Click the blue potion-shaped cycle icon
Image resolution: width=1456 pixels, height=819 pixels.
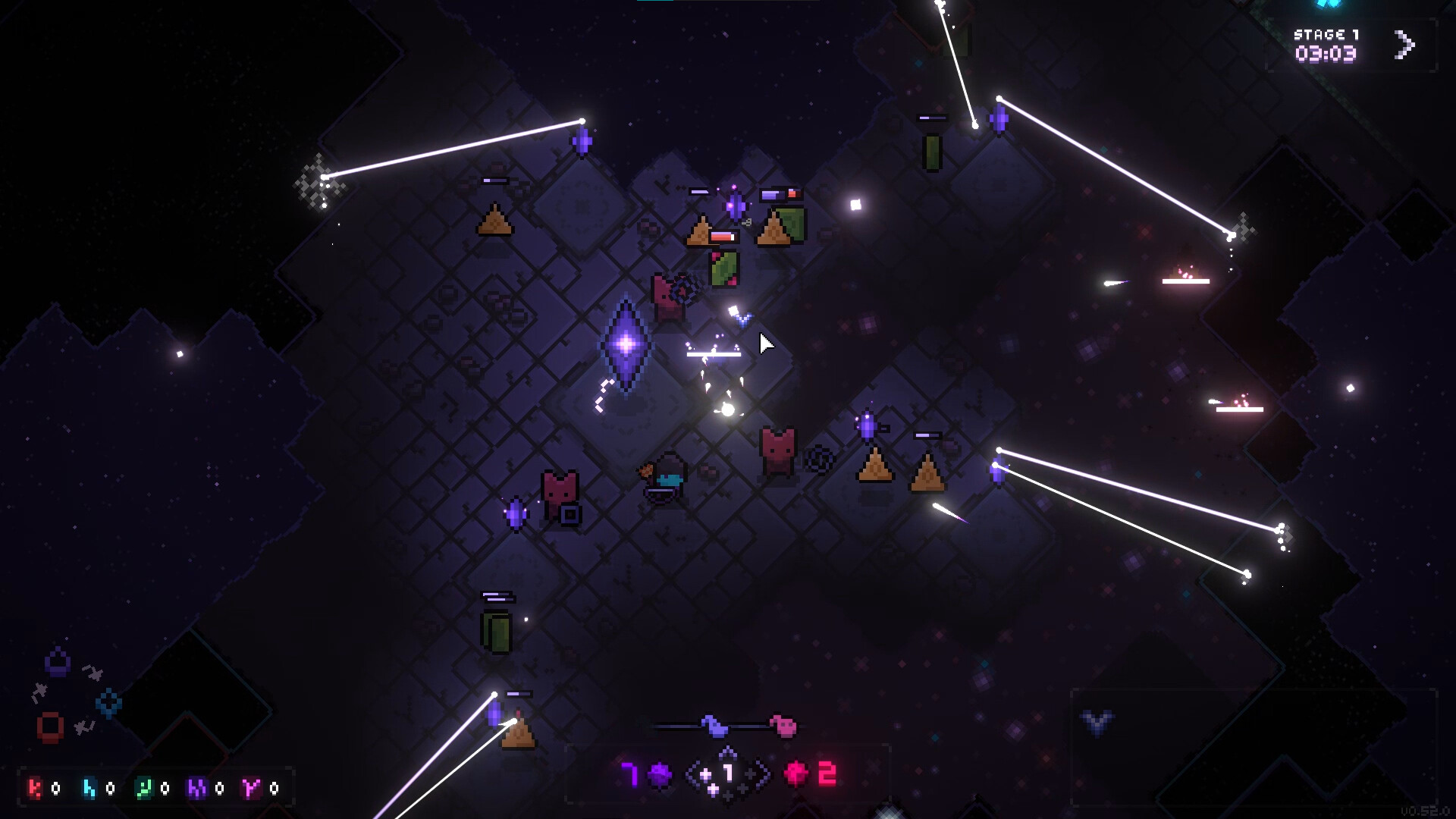(x=58, y=661)
